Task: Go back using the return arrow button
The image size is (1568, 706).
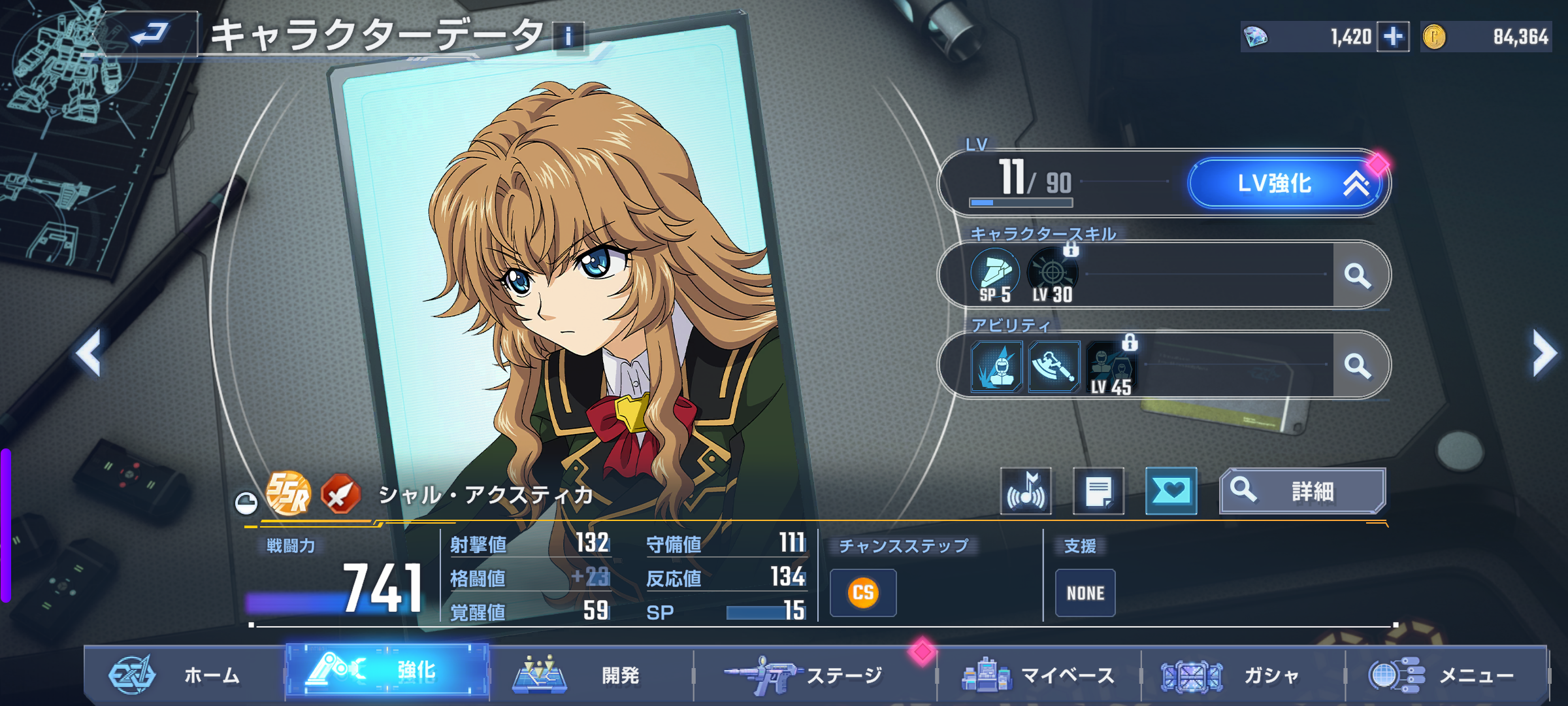Action: tap(150, 34)
